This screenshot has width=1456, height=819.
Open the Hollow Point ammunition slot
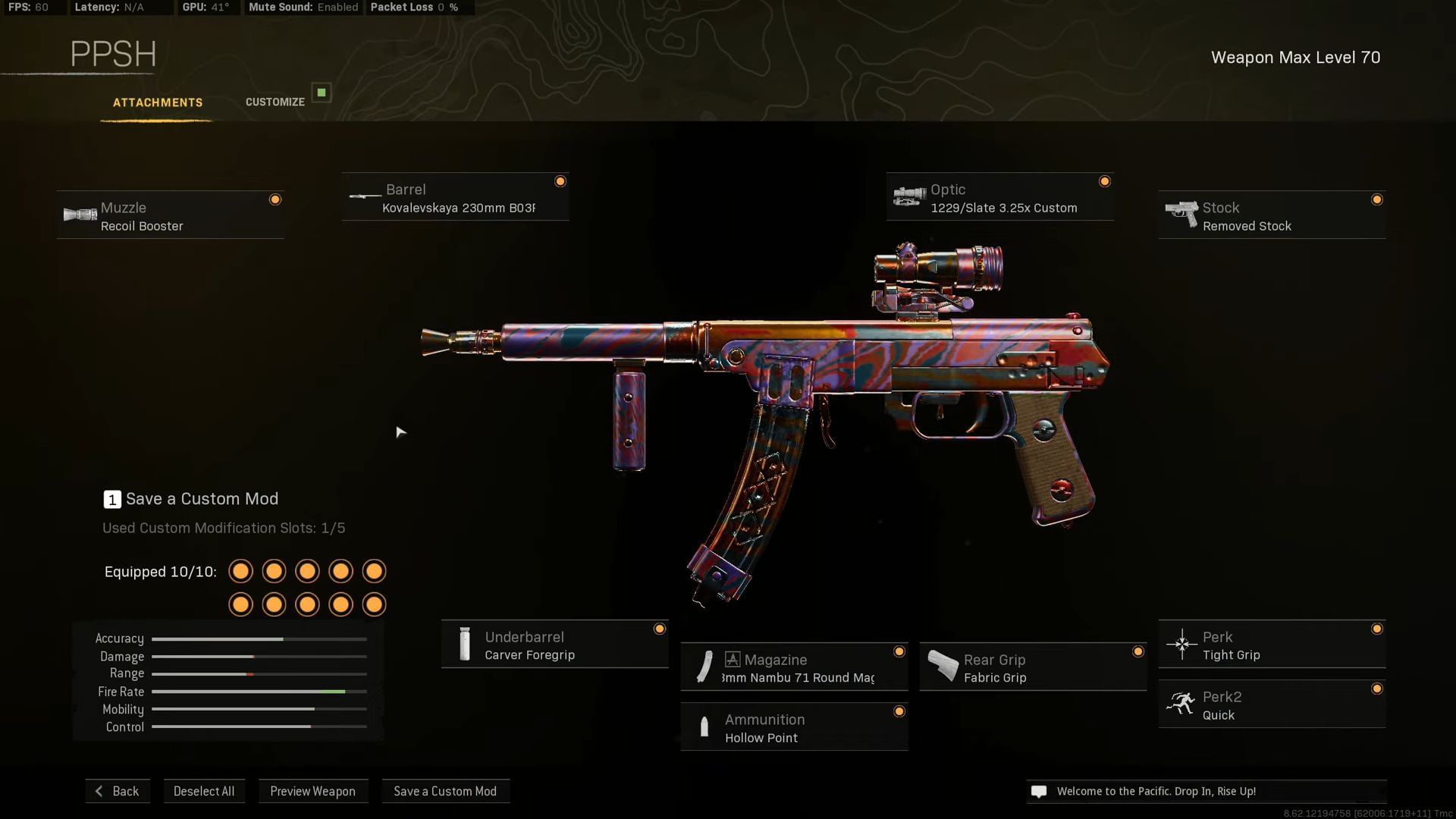[x=794, y=726]
